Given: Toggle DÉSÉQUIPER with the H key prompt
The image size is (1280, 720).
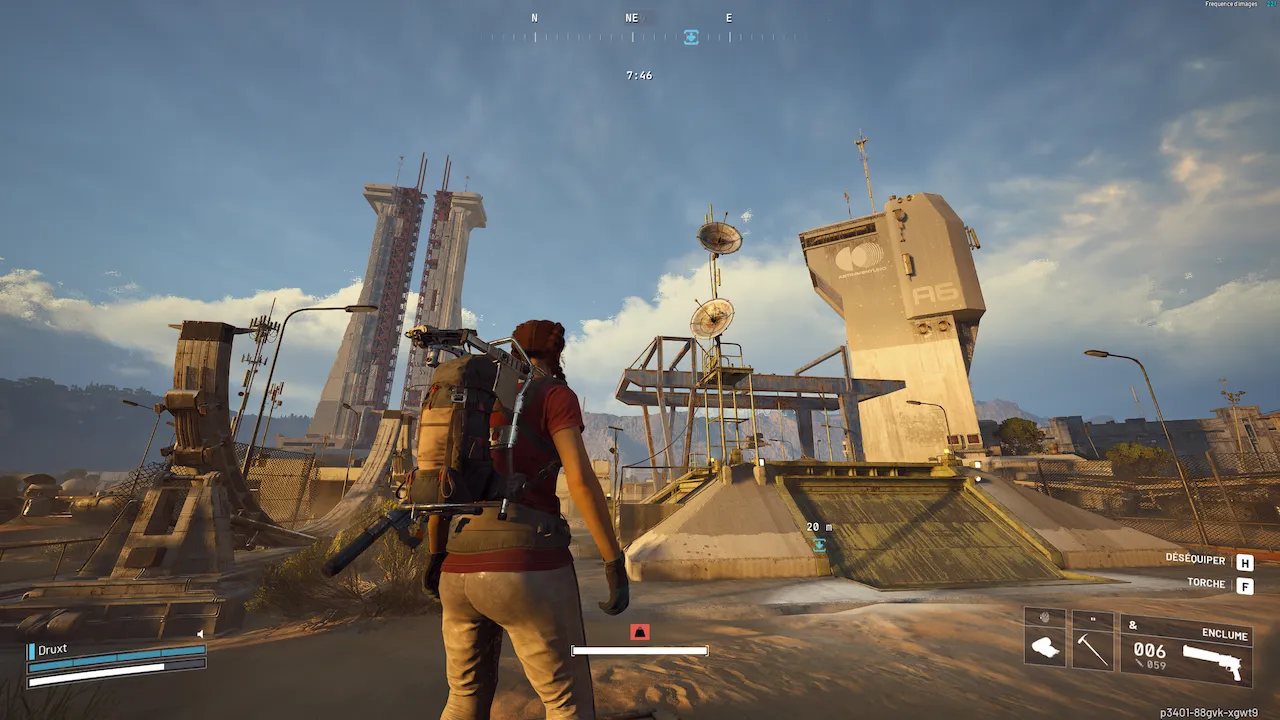Looking at the screenshot, I should click(1243, 562).
